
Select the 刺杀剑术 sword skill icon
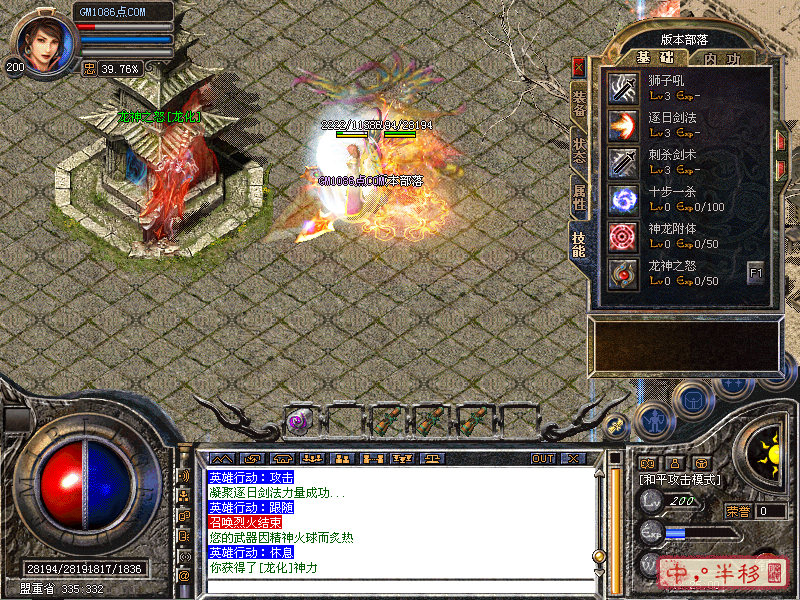(624, 162)
